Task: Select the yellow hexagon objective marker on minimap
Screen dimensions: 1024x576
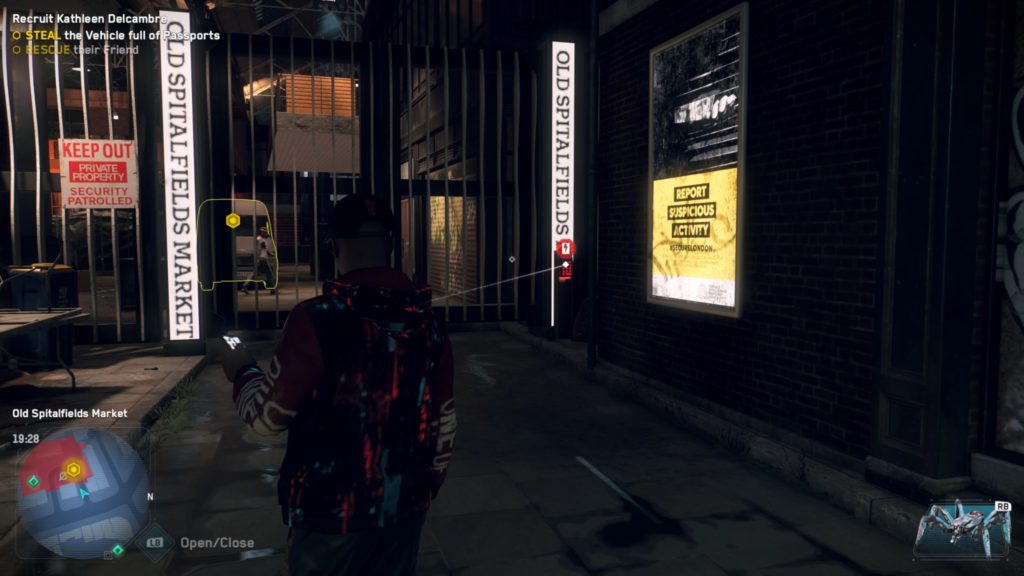Action: pyautogui.click(x=73, y=469)
